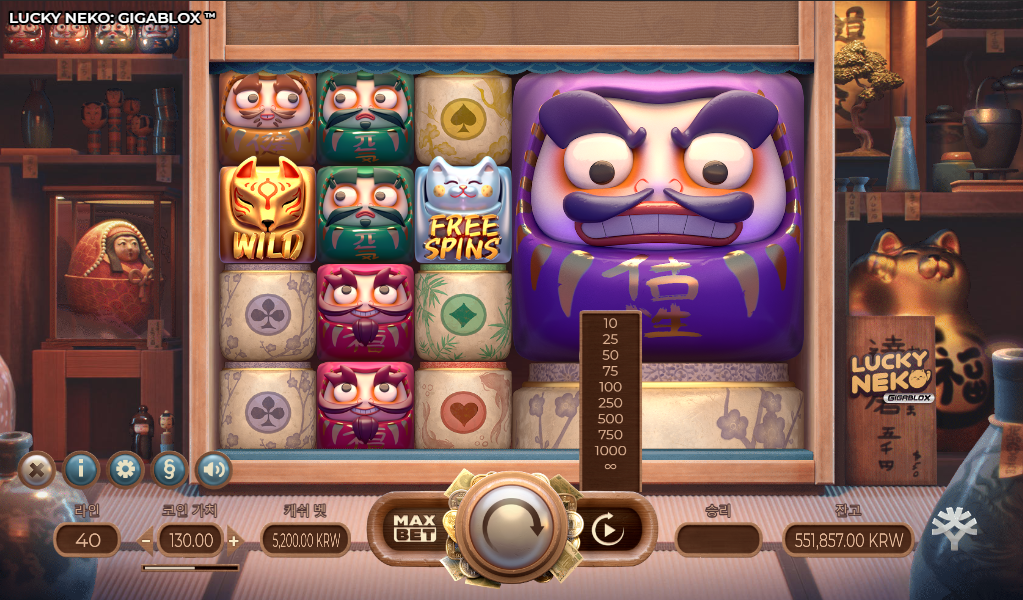Screen dimensions: 1023x600
Task: Increase the coin value with plus
Action: [x=234, y=541]
